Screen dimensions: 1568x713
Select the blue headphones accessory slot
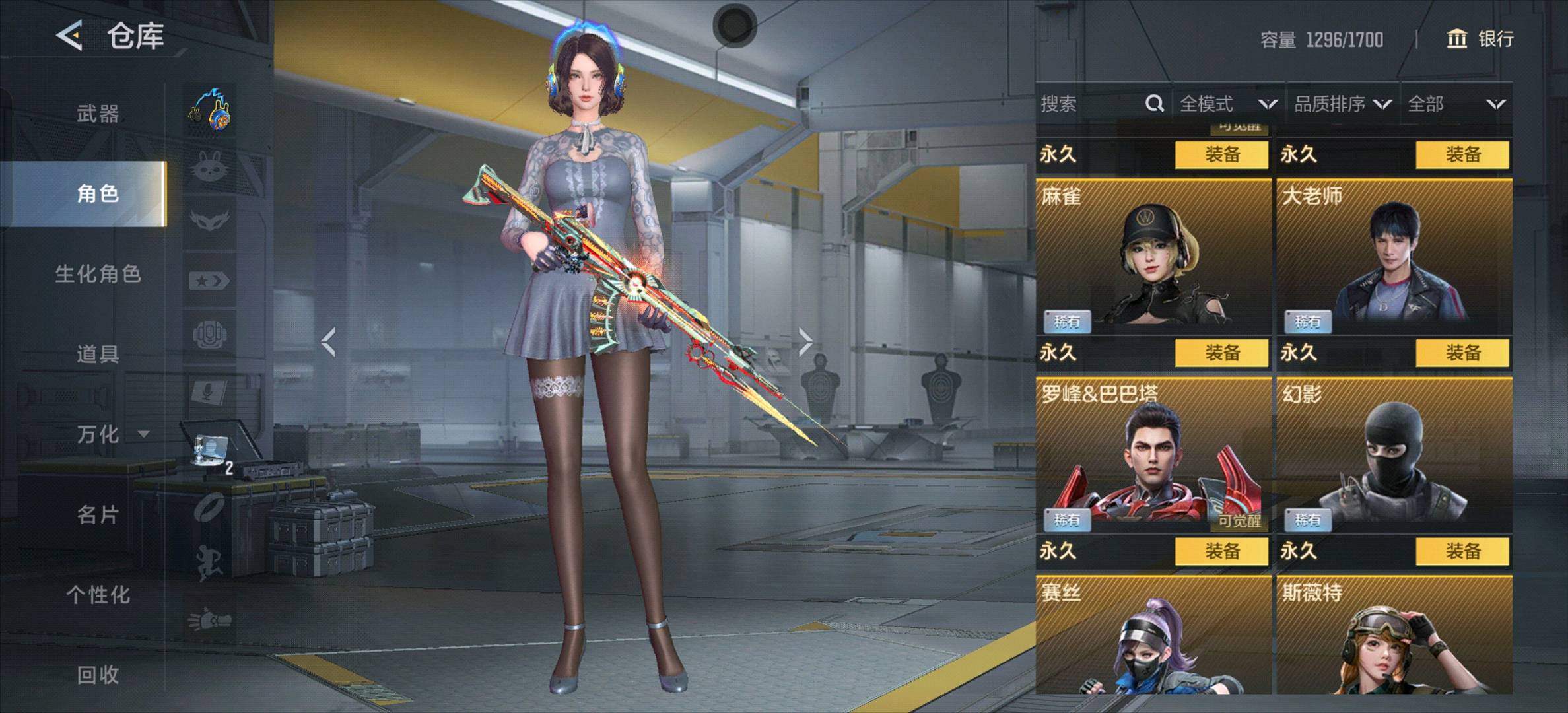click(x=210, y=110)
